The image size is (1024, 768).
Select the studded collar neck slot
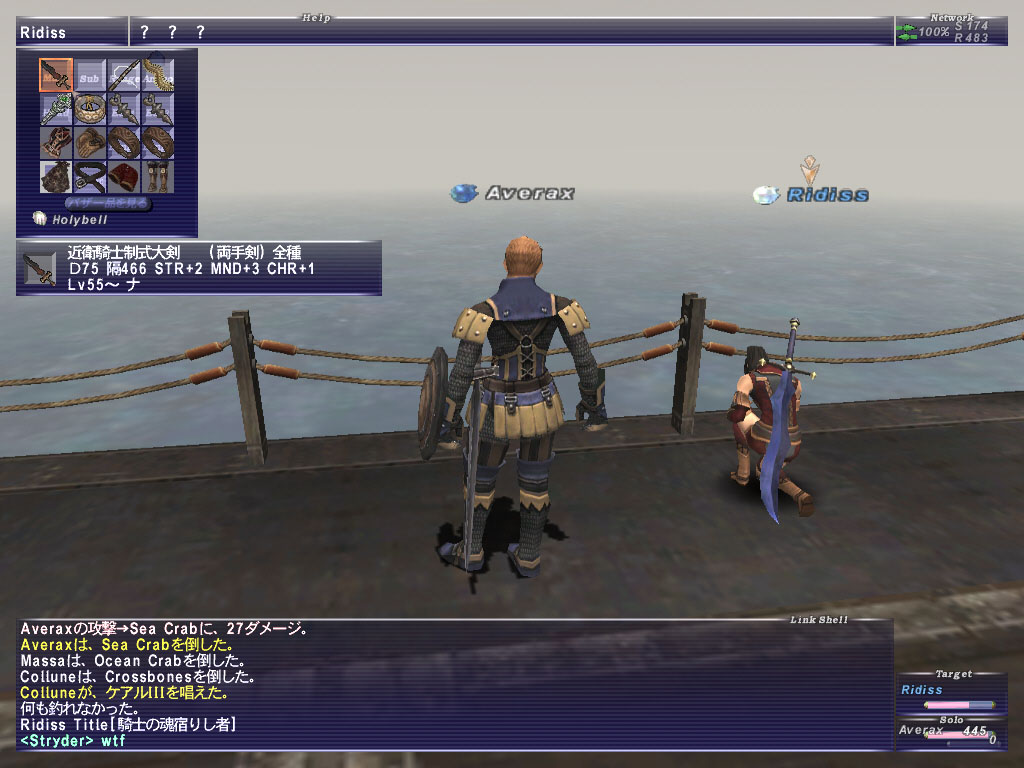point(90,109)
